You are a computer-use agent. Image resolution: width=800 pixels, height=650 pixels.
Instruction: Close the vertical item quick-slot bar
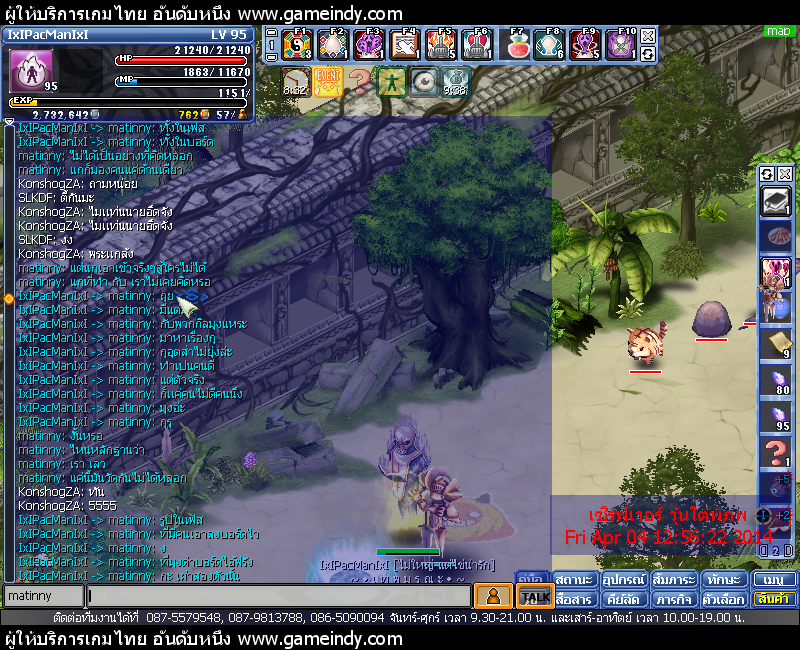pos(785,173)
